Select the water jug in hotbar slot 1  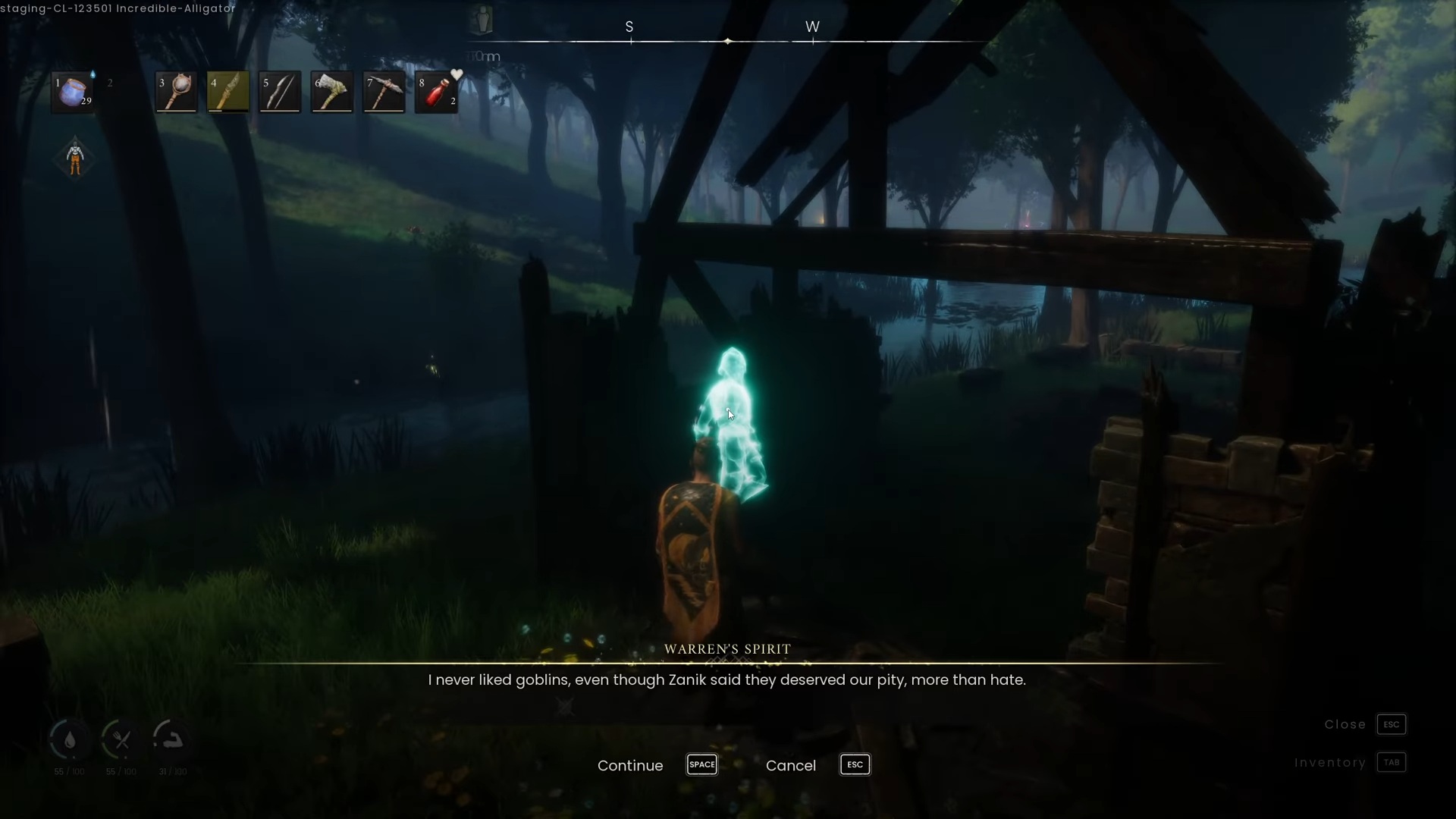coord(72,93)
